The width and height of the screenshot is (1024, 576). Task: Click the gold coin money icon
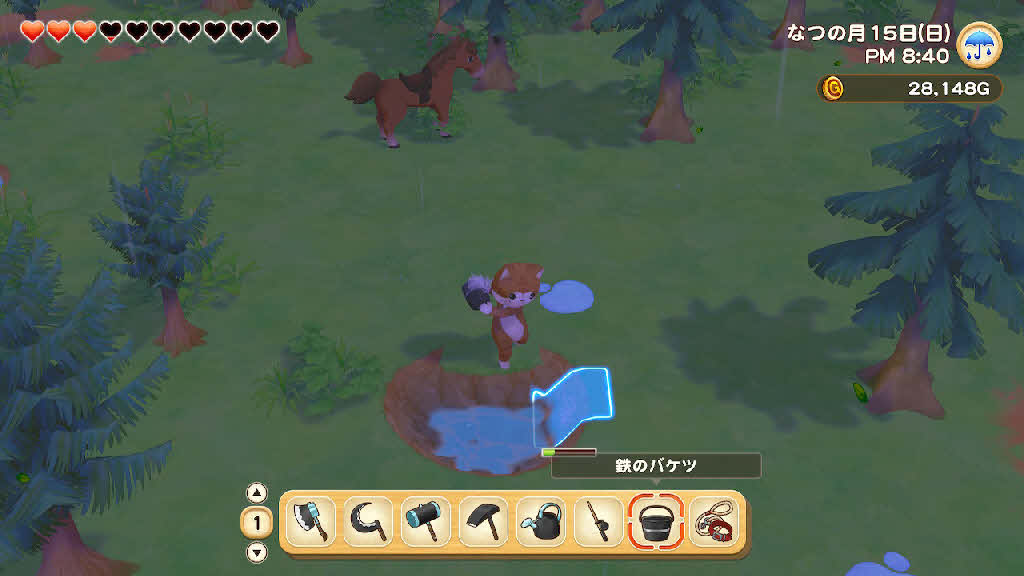pyautogui.click(x=832, y=89)
